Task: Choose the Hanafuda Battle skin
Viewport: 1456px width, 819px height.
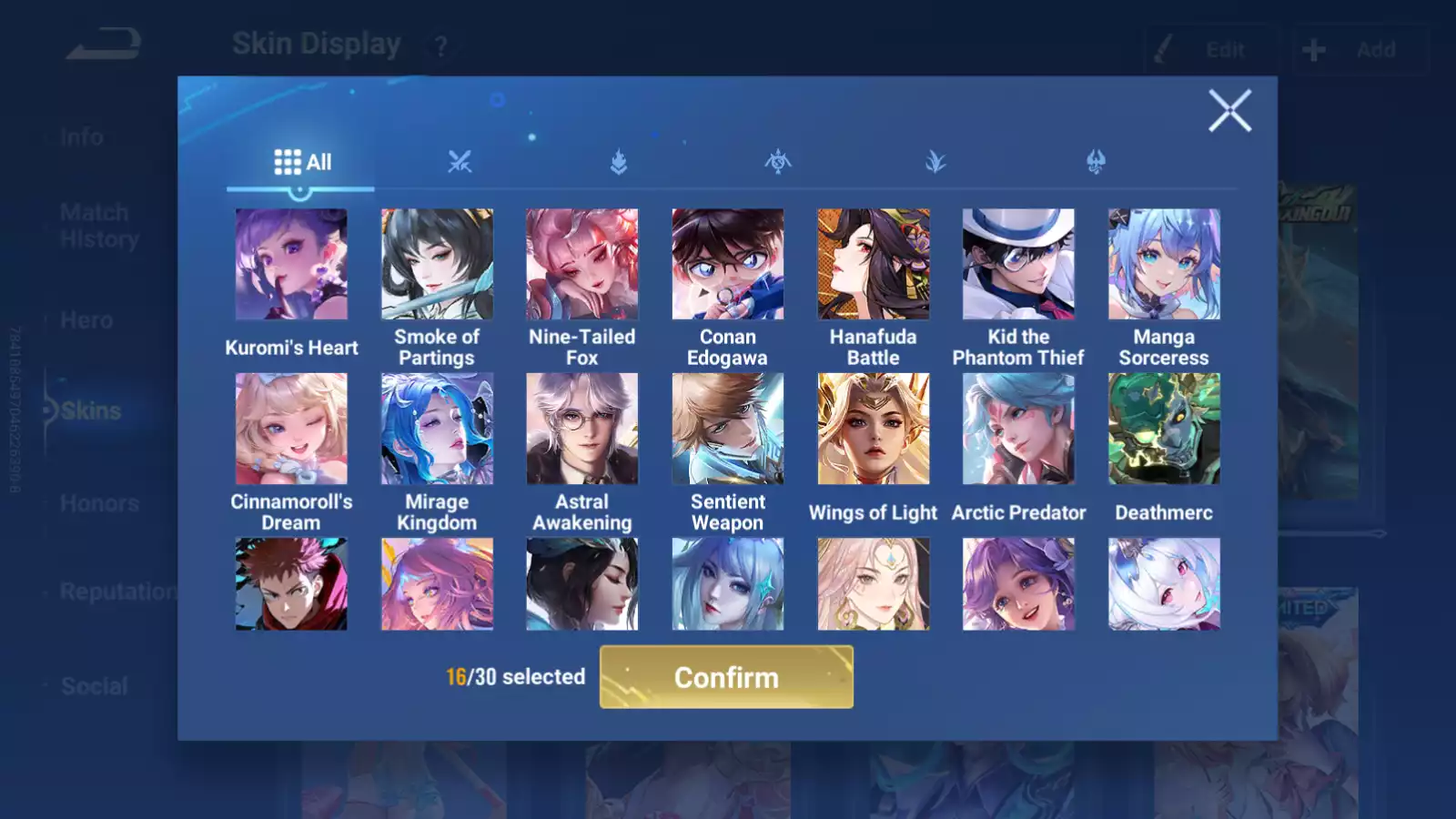Action: [873, 265]
